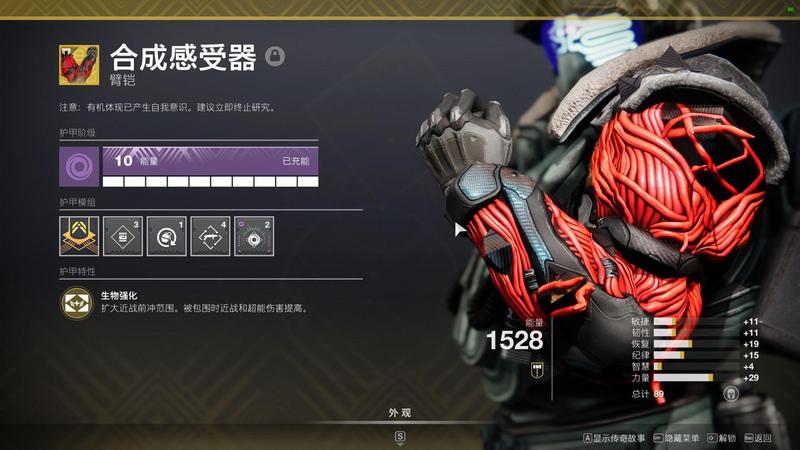Click the 合成感受器 red gauntlet item icon
The height and width of the screenshot is (450, 800).
click(79, 65)
